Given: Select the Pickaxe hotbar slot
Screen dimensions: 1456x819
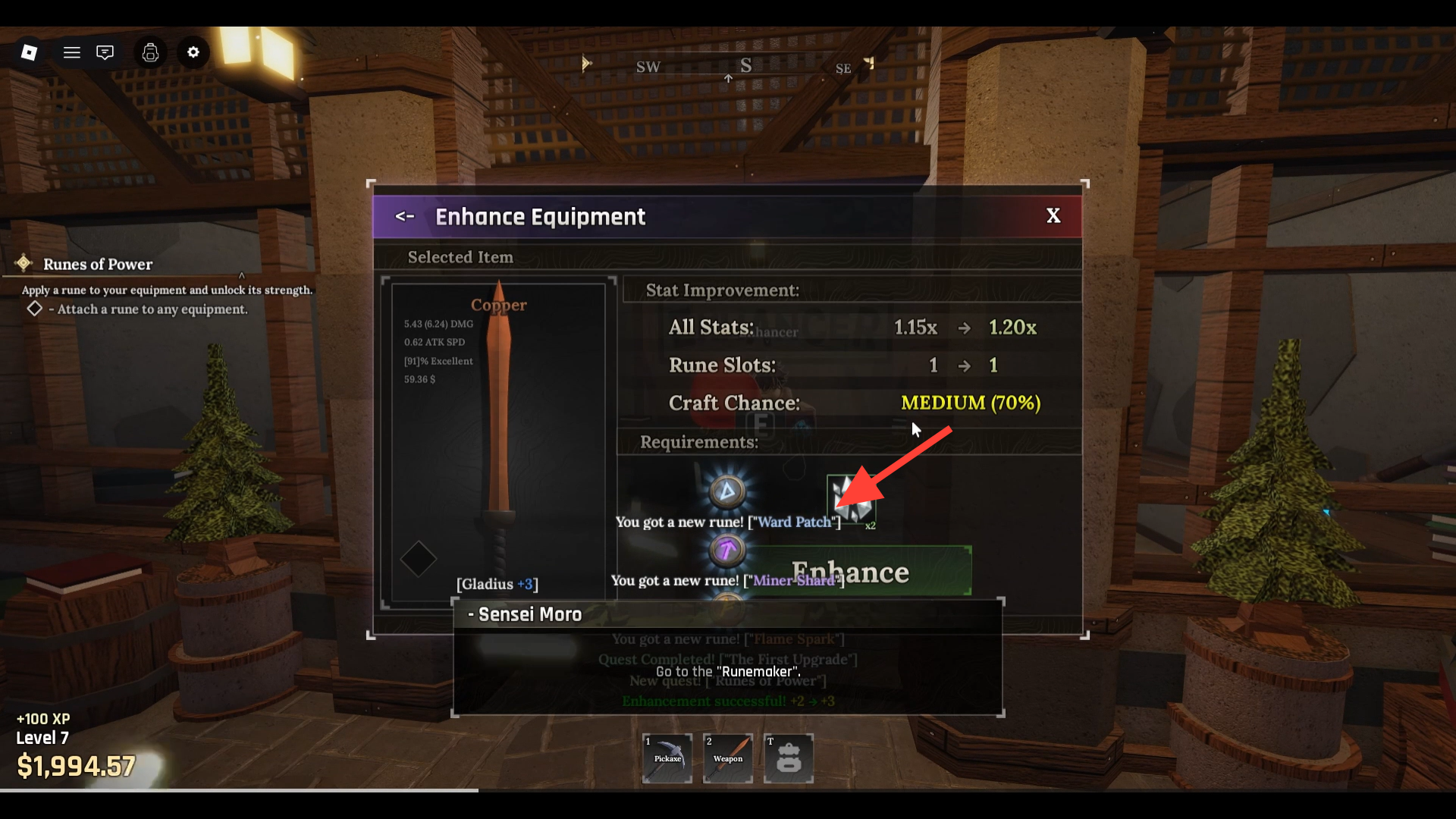Looking at the screenshot, I should 667,758.
